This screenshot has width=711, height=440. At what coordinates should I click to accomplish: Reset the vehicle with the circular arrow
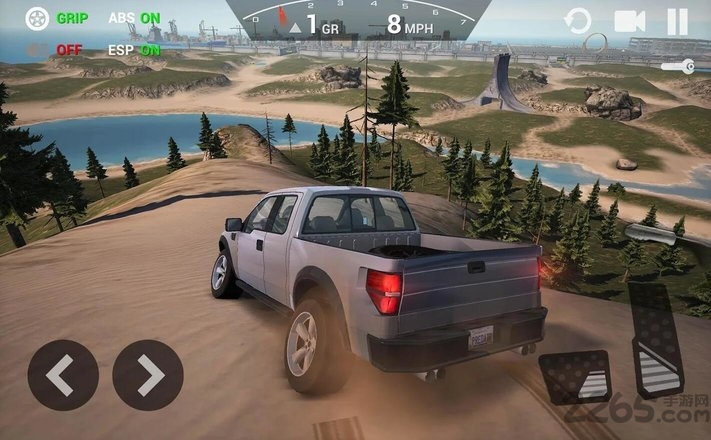click(578, 21)
